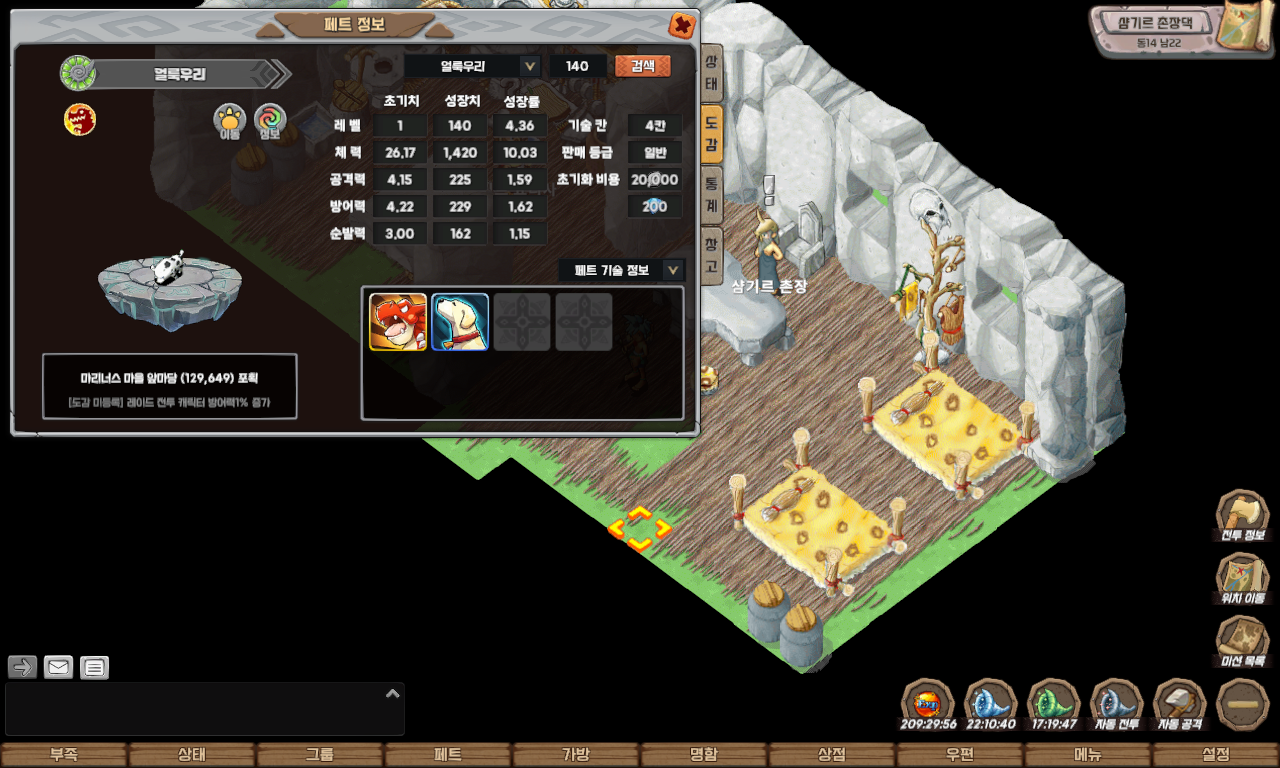1280x768 pixels.
Task: Select the red dinosaur pet skill icon
Action: 398,322
